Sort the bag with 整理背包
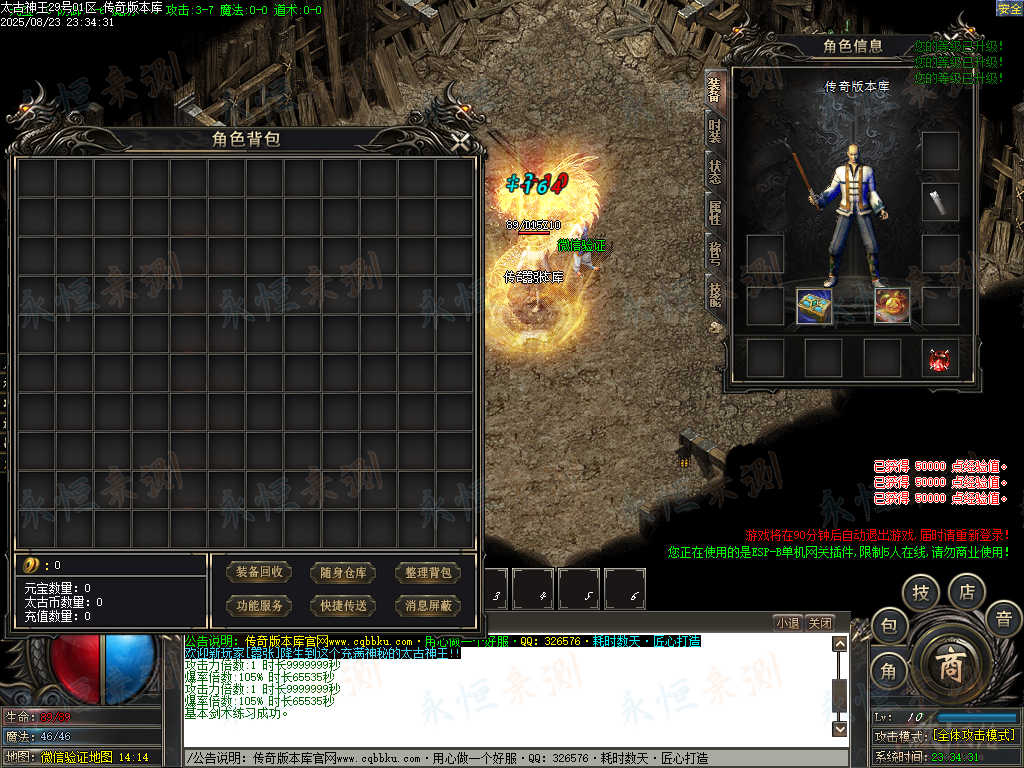 [x=429, y=573]
